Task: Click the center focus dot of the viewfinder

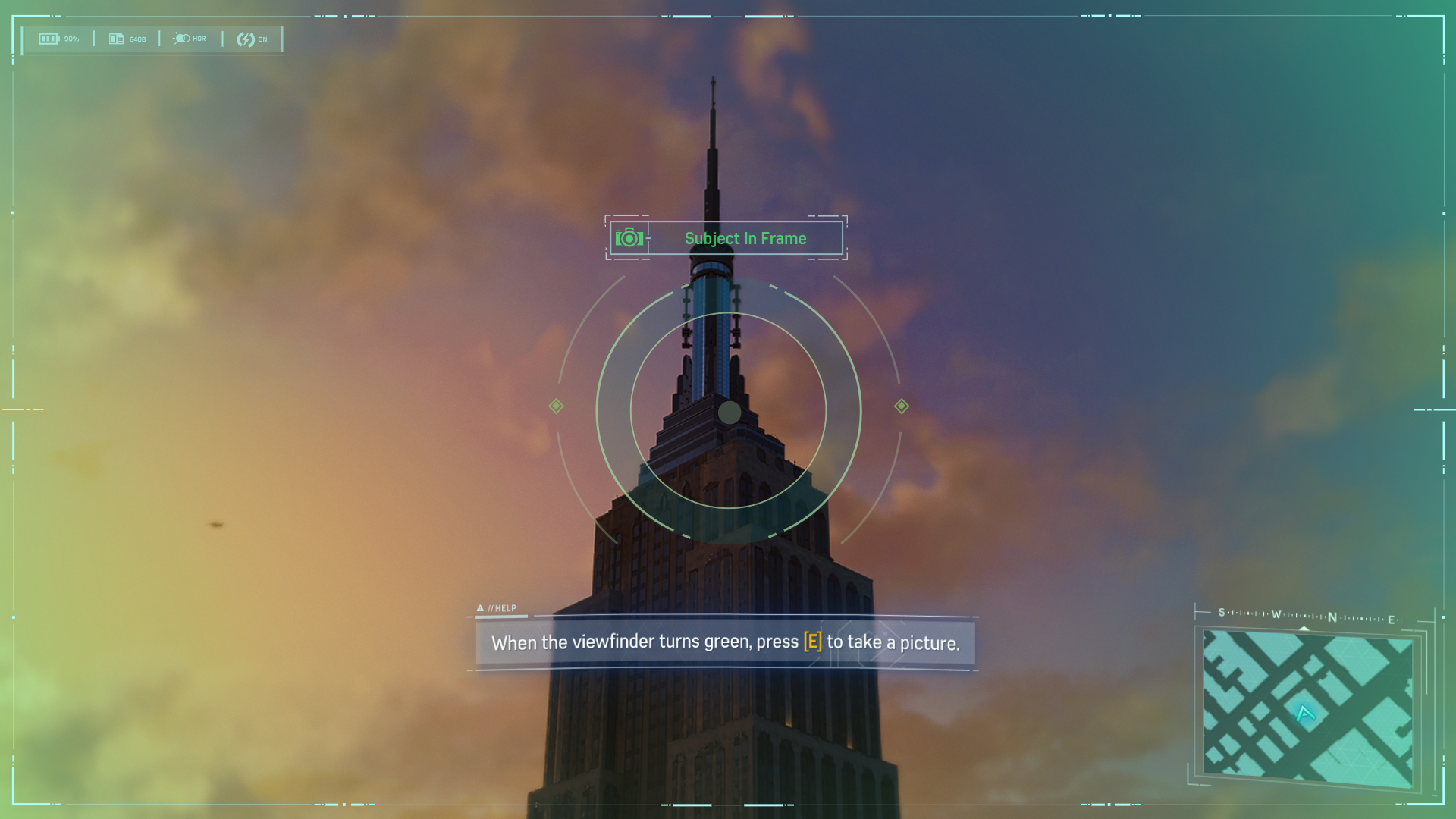Action: click(x=729, y=412)
